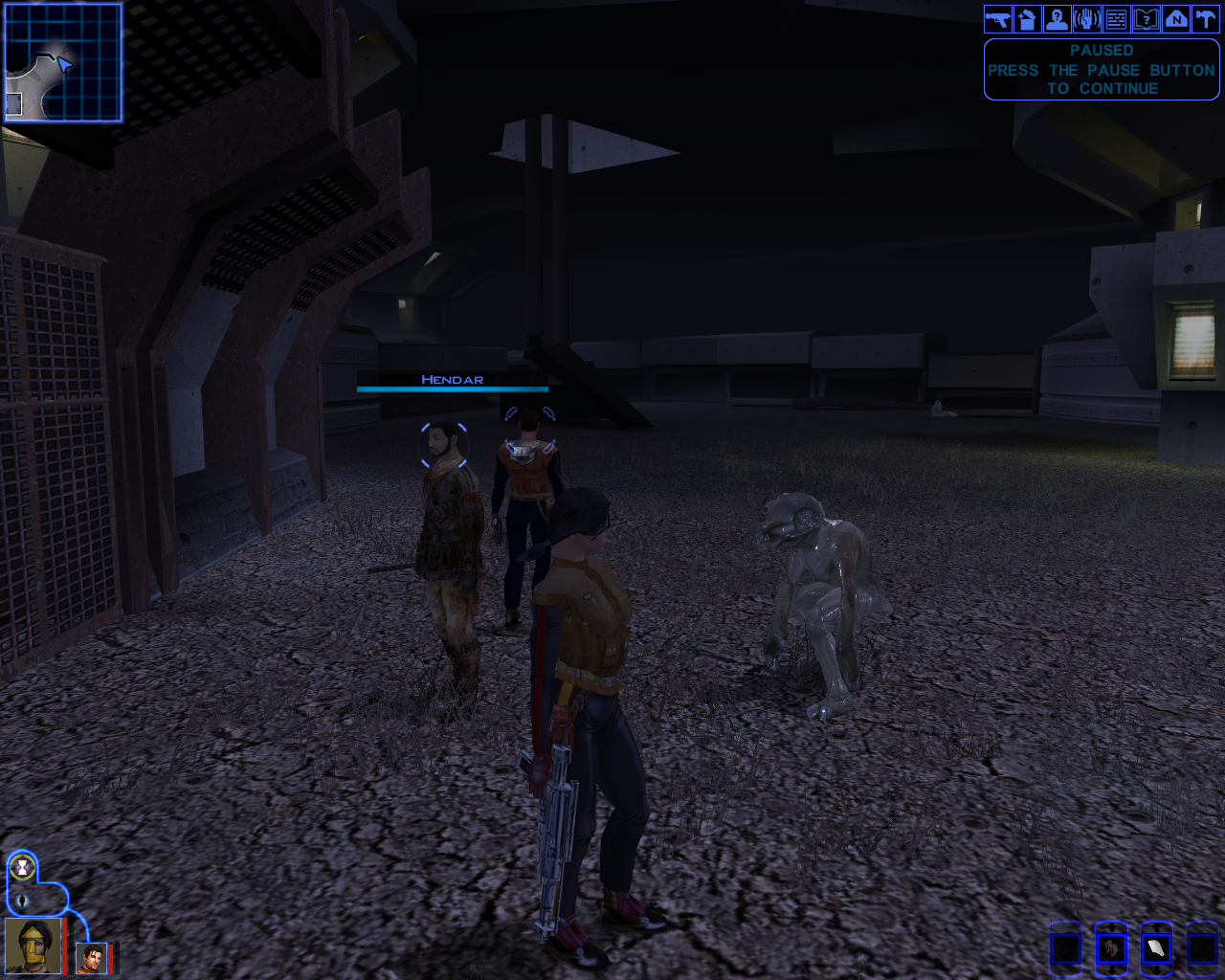Activate the datapad quickslot item
This screenshot has height=980, width=1225.
point(1156,948)
